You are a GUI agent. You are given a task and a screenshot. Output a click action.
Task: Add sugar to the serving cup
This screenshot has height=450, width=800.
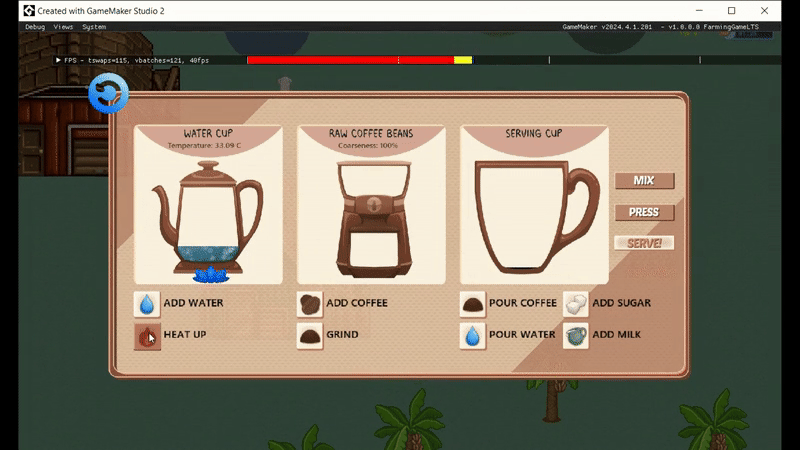point(576,303)
